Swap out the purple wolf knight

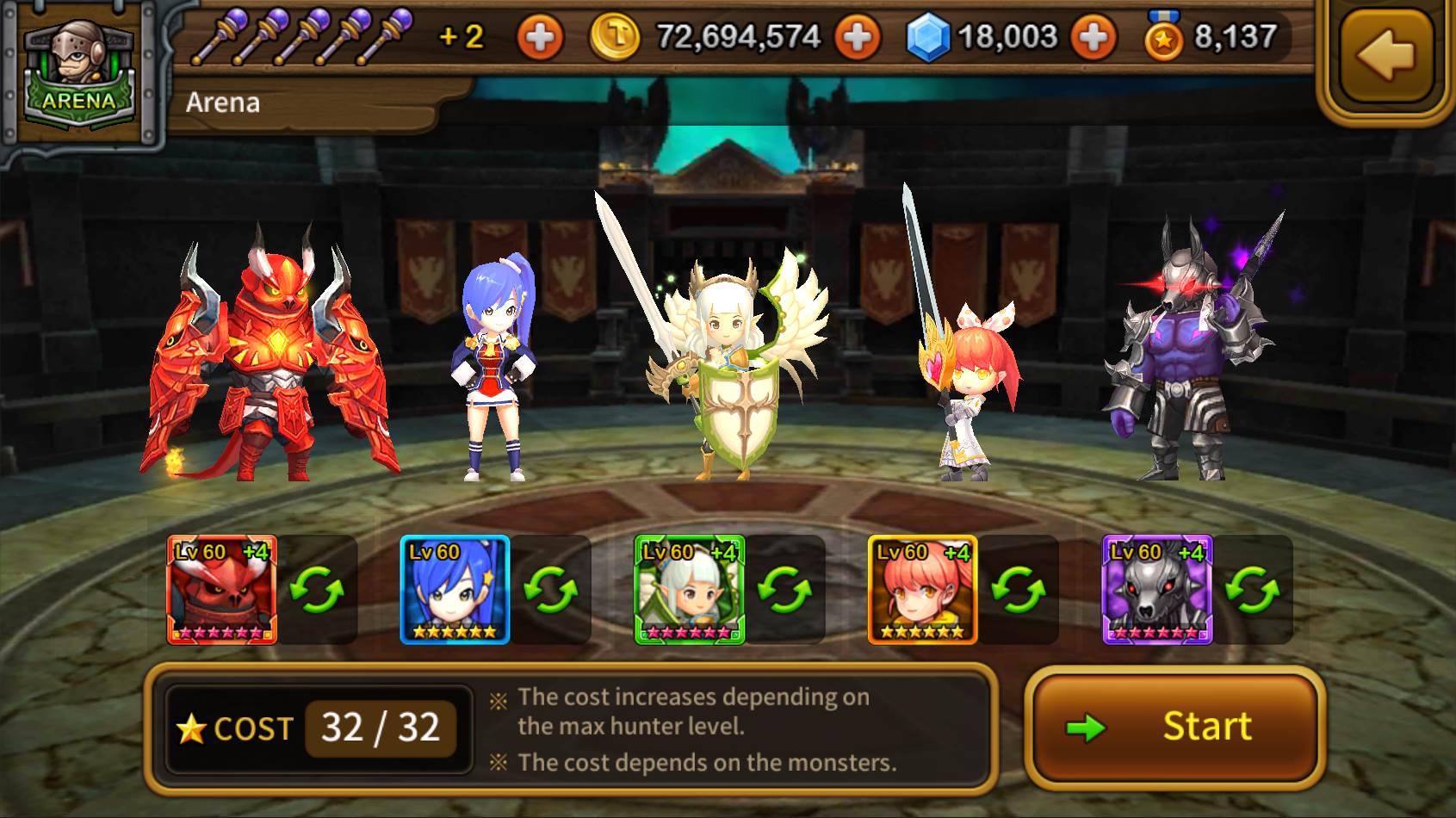point(1252,591)
